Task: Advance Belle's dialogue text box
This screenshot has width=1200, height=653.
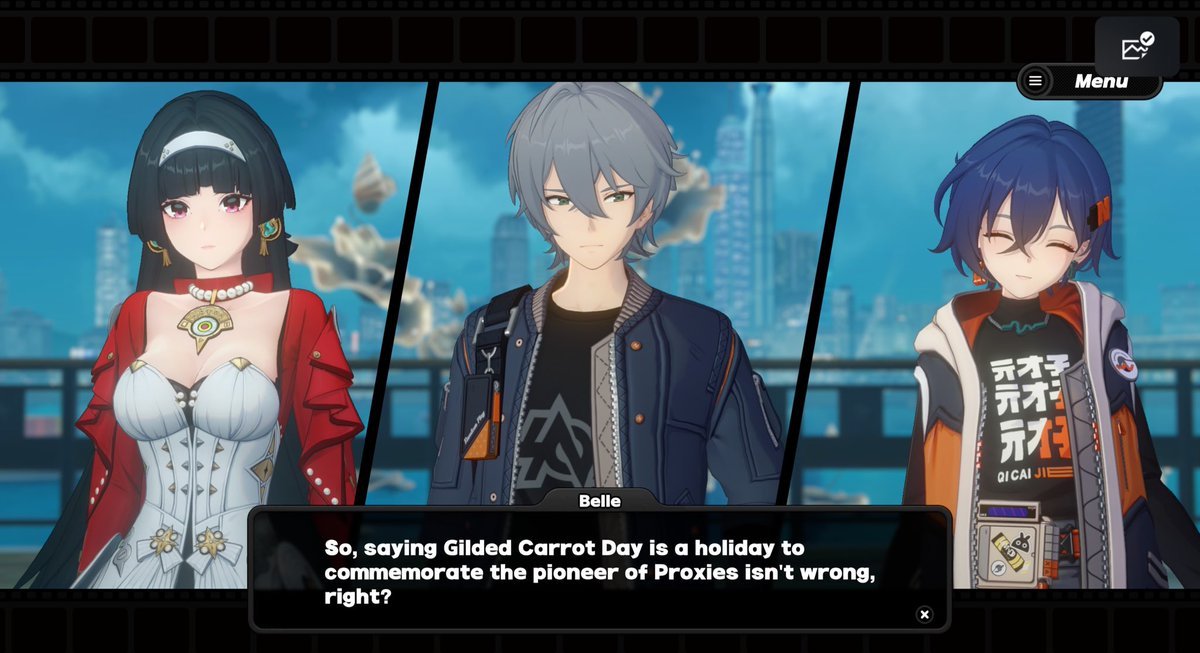Action: tap(598, 571)
